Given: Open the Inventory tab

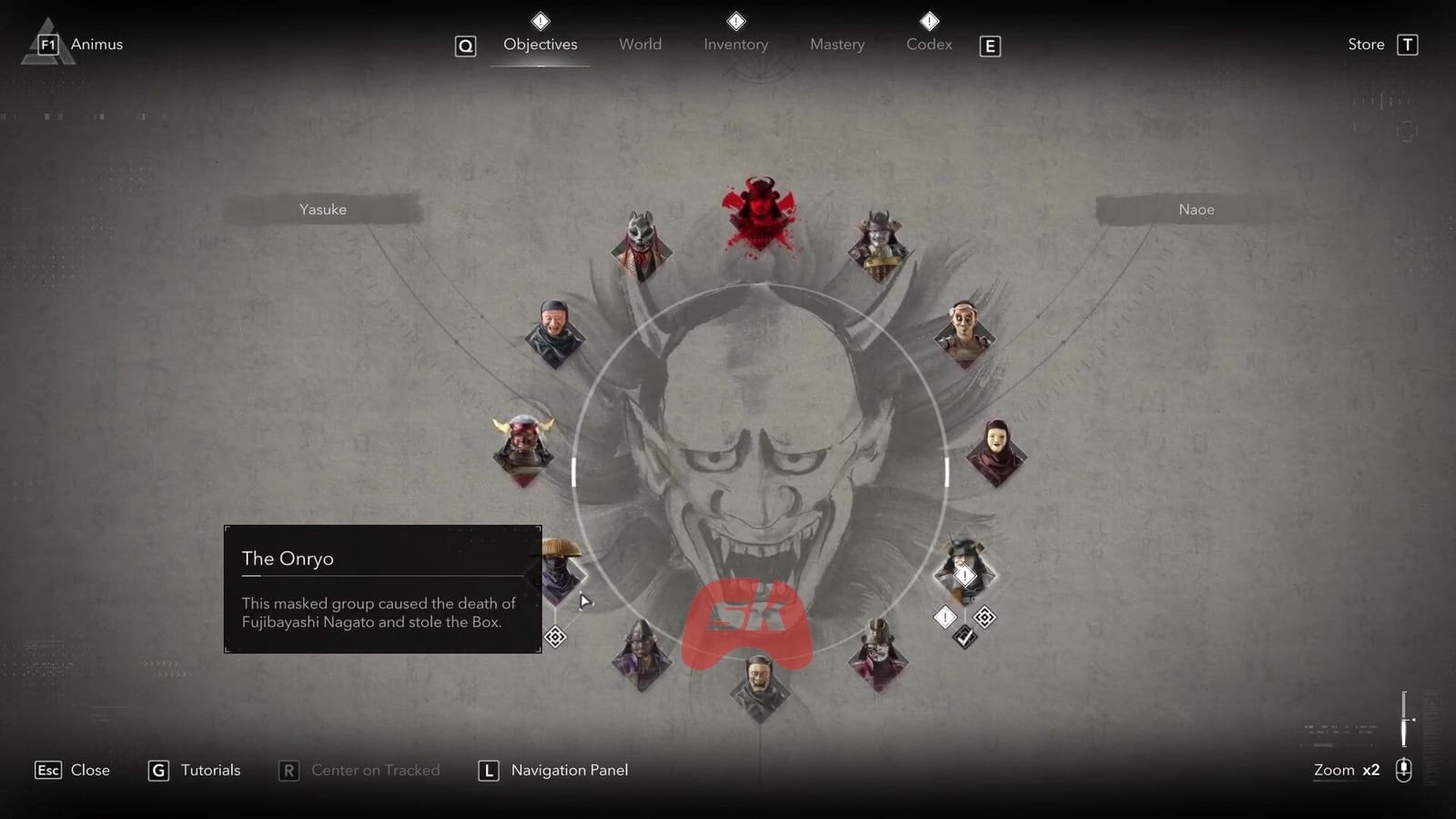Looking at the screenshot, I should click(735, 44).
